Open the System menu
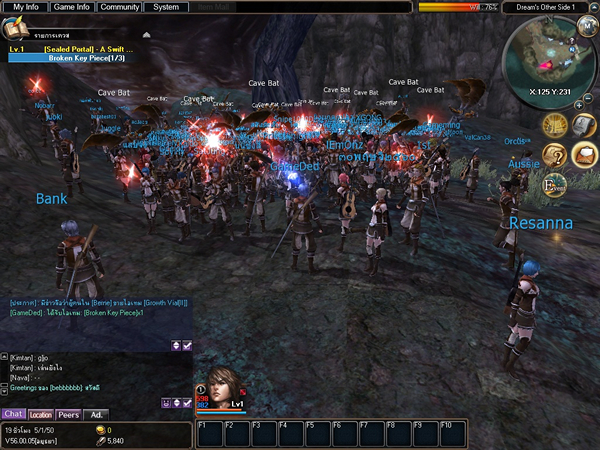The image size is (600, 450). 166,7
